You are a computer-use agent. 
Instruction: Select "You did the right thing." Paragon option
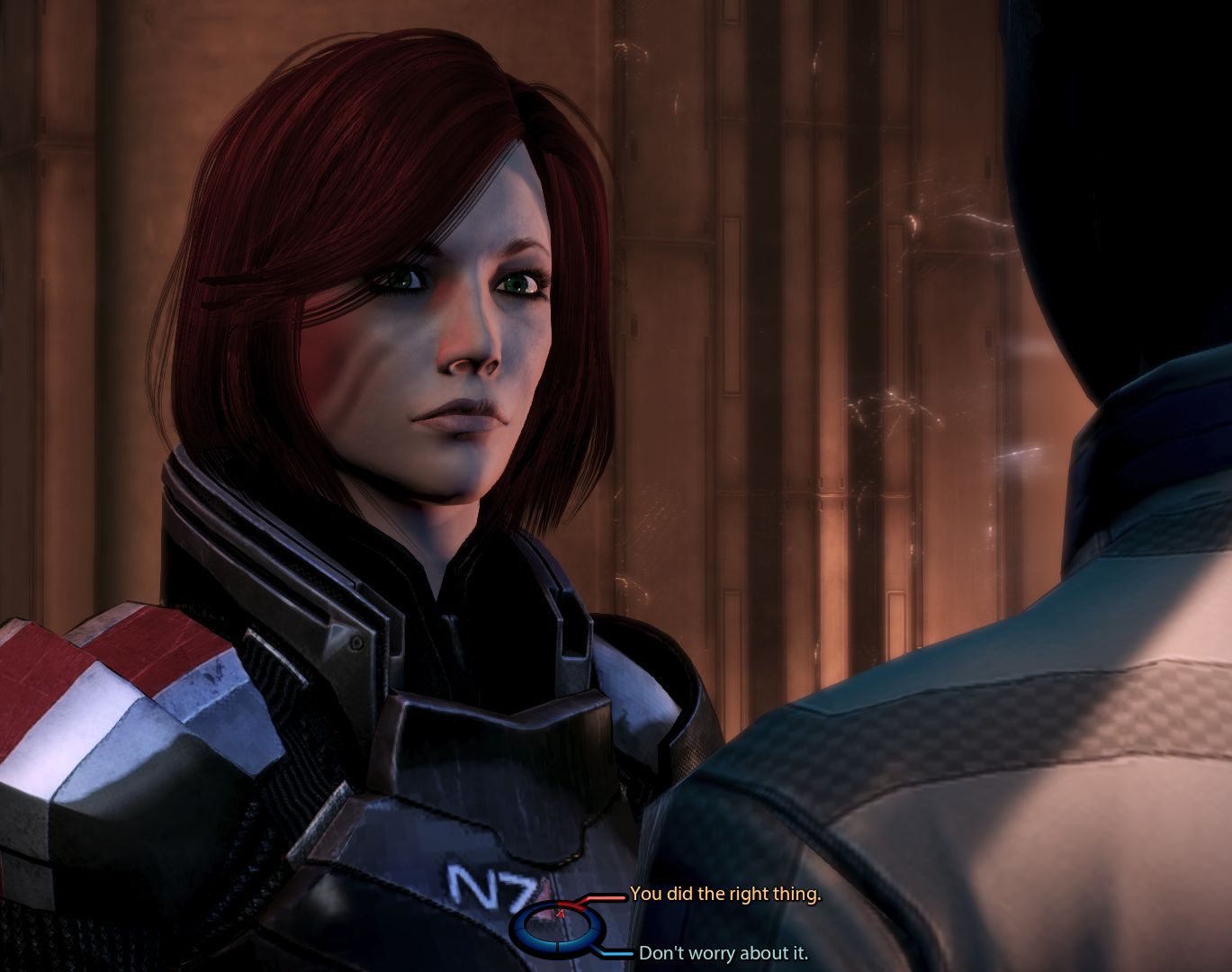[x=729, y=895]
